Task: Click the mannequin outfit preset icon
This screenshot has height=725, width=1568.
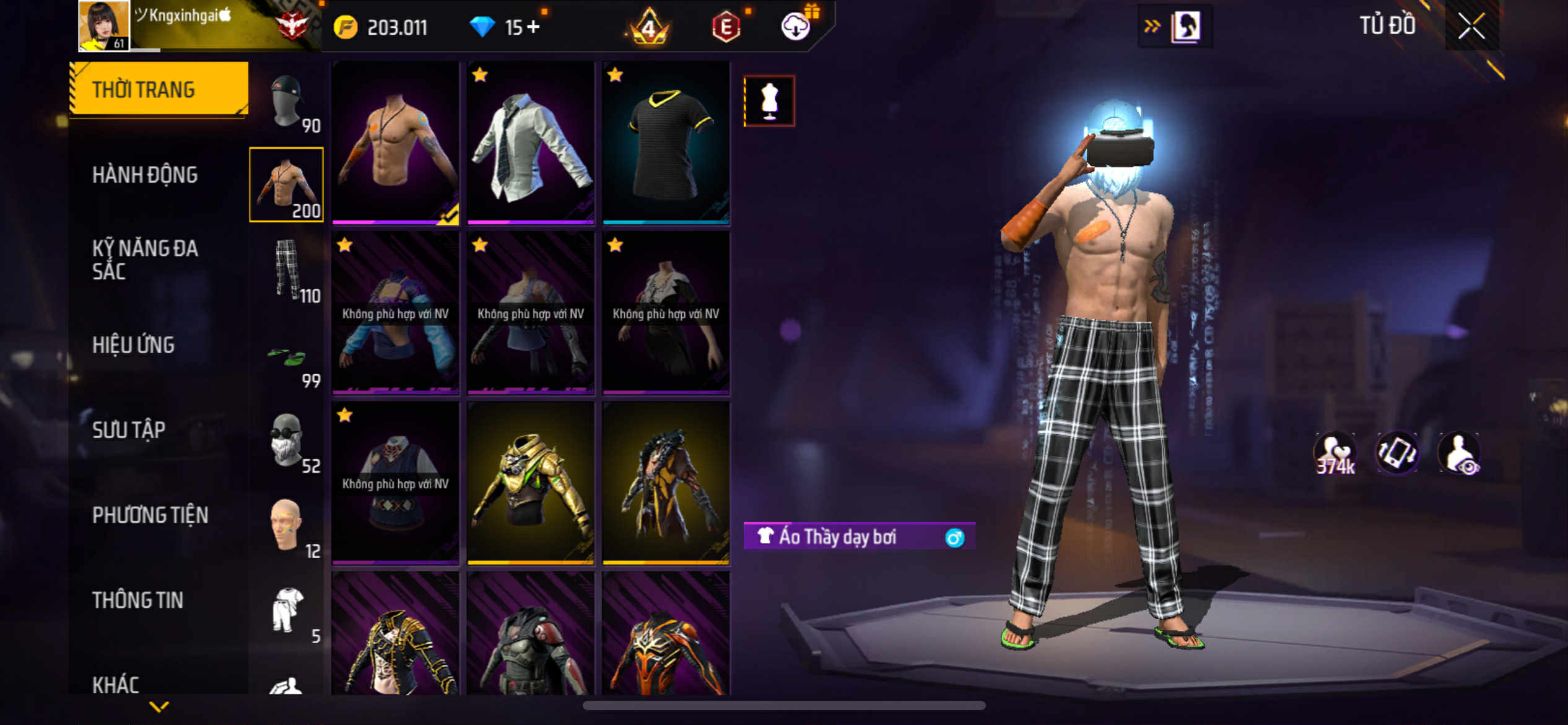Action: [769, 101]
